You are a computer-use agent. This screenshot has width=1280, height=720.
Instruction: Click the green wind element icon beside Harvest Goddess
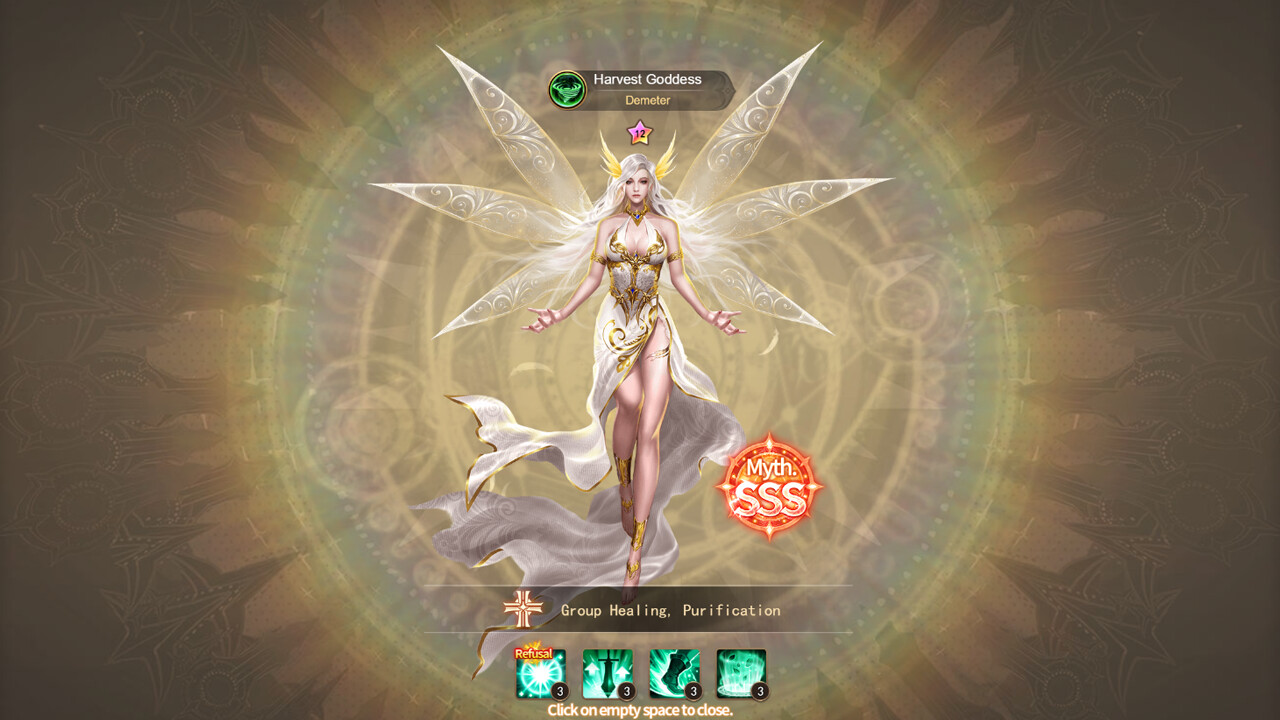coord(565,88)
